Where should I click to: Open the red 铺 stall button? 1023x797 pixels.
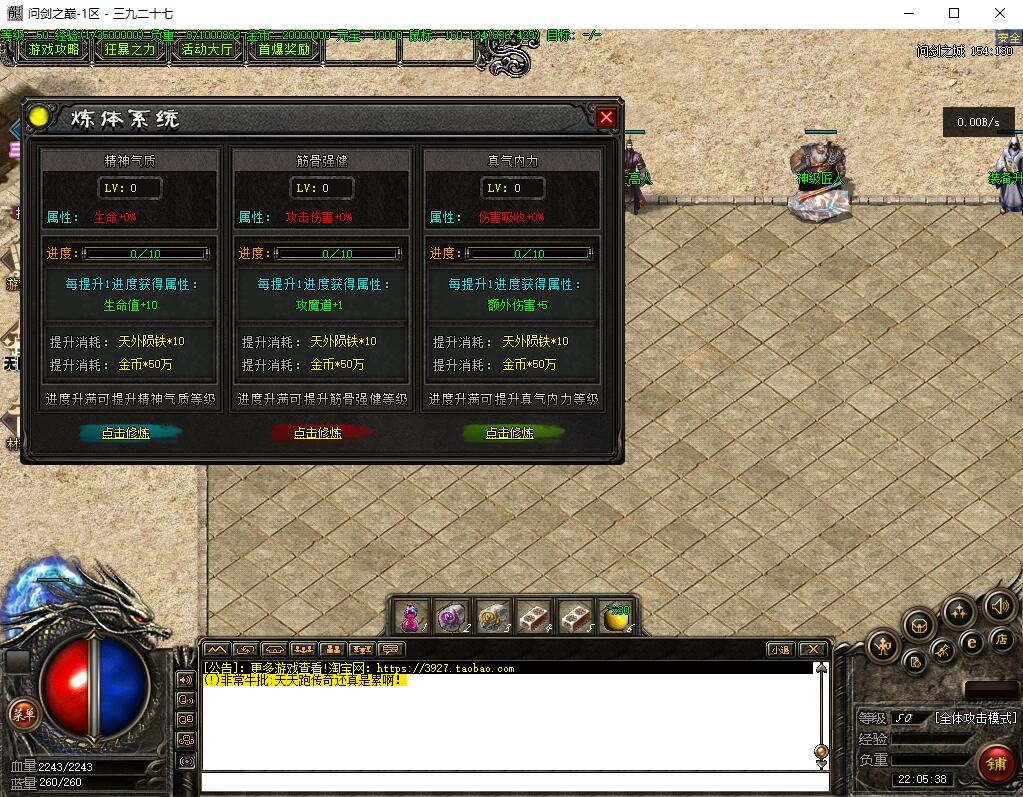coord(996,765)
